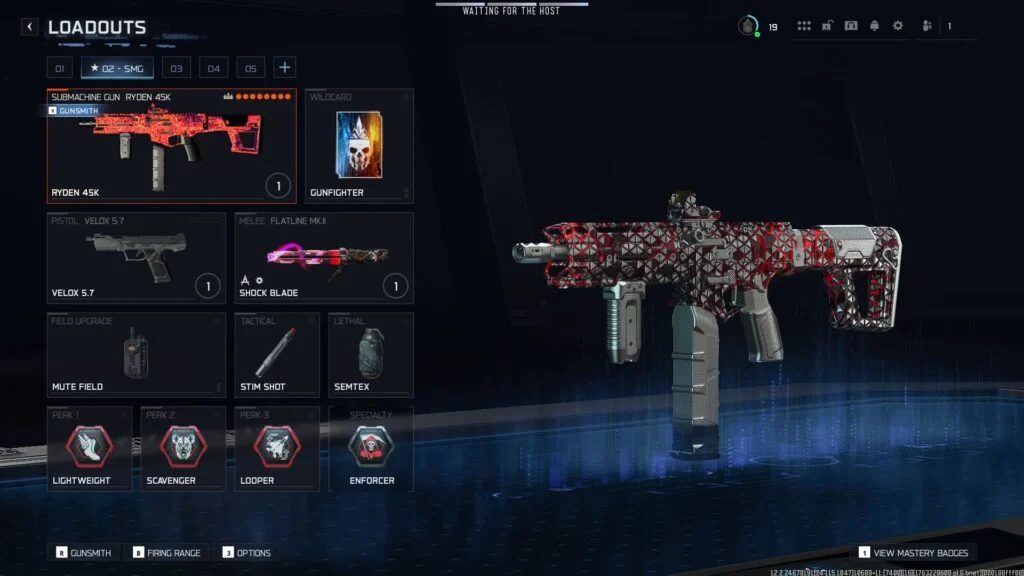
Task: Change the Lightweight perk
Action: point(89,449)
